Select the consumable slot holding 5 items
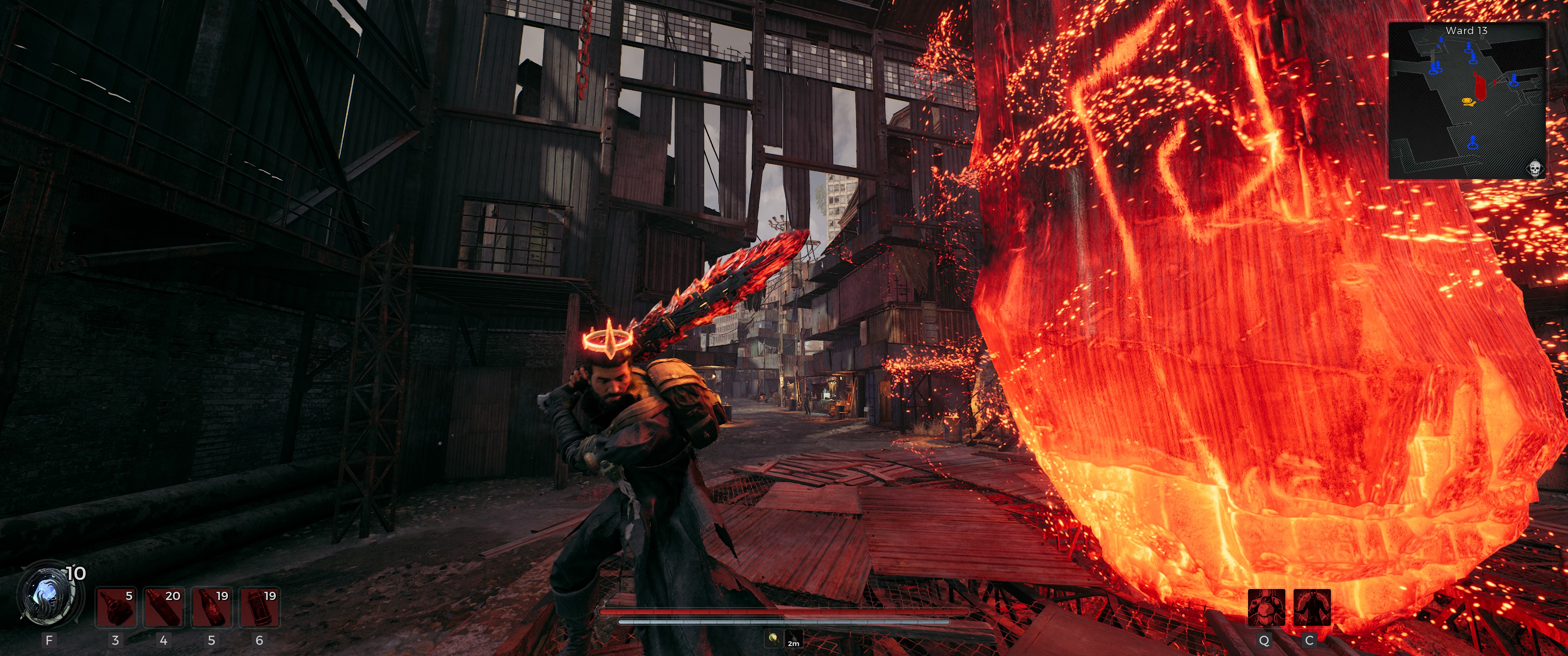Viewport: 1568px width, 656px height. click(116, 607)
